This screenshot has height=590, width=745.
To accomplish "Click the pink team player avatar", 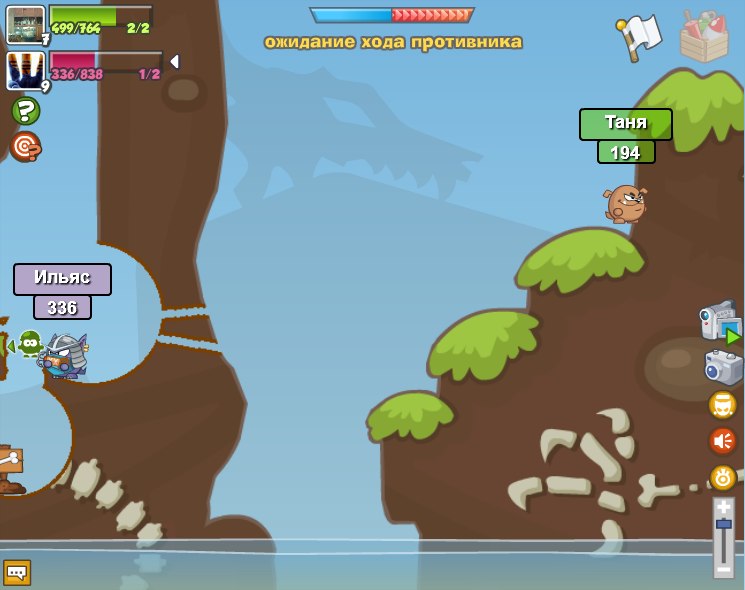I will (26, 71).
